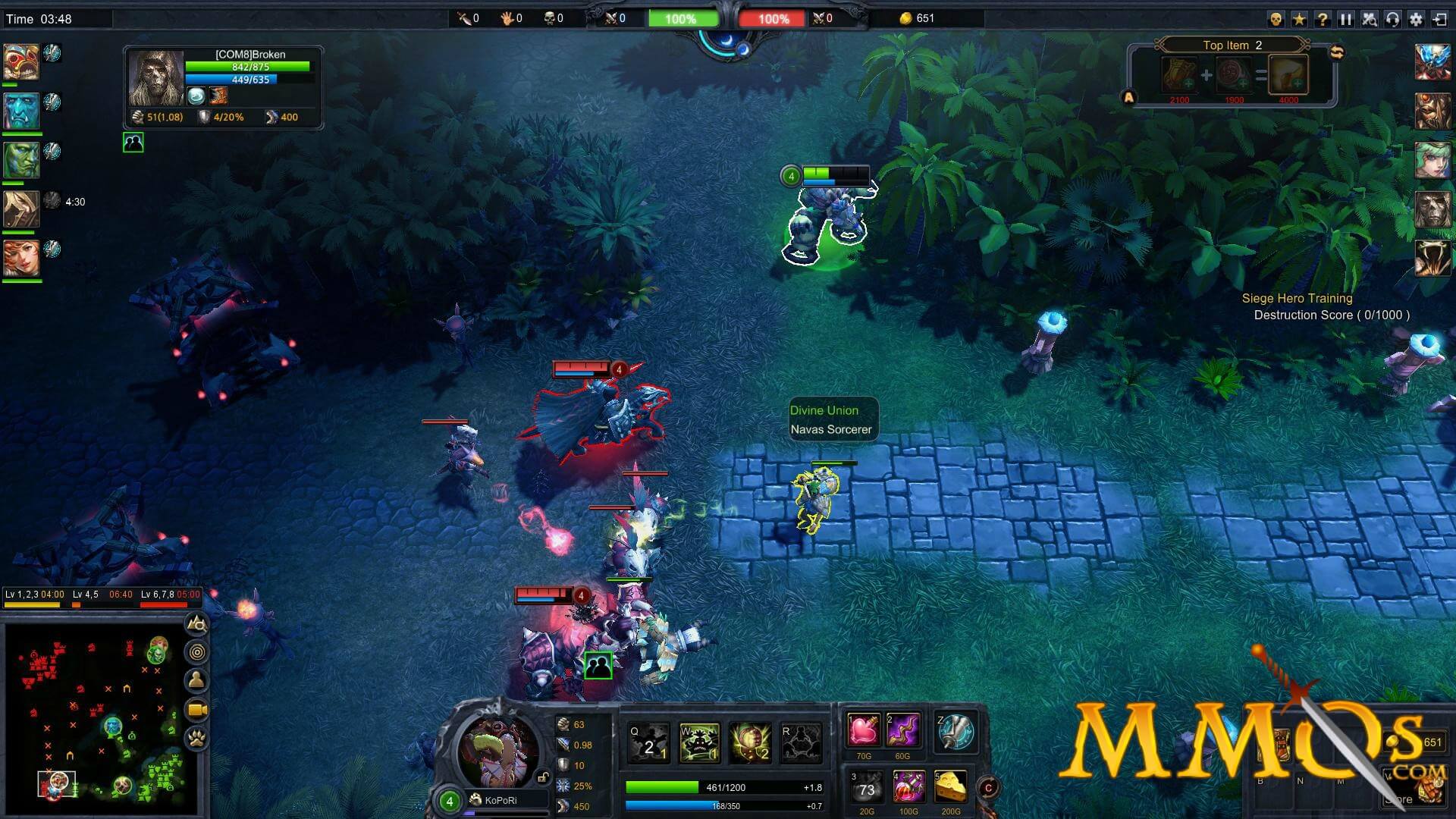
Task: Click the terrain magnifier icon above the minimap
Action: click(x=196, y=623)
